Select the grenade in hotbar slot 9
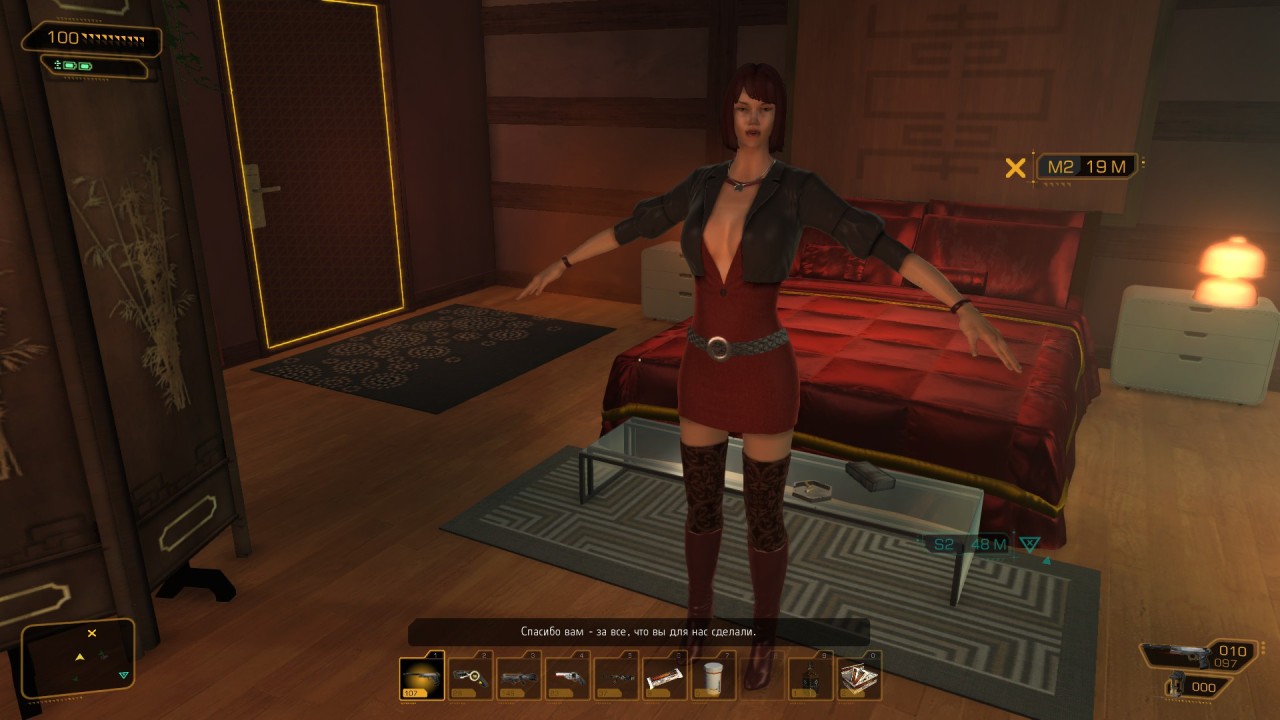1280x720 pixels. point(810,678)
